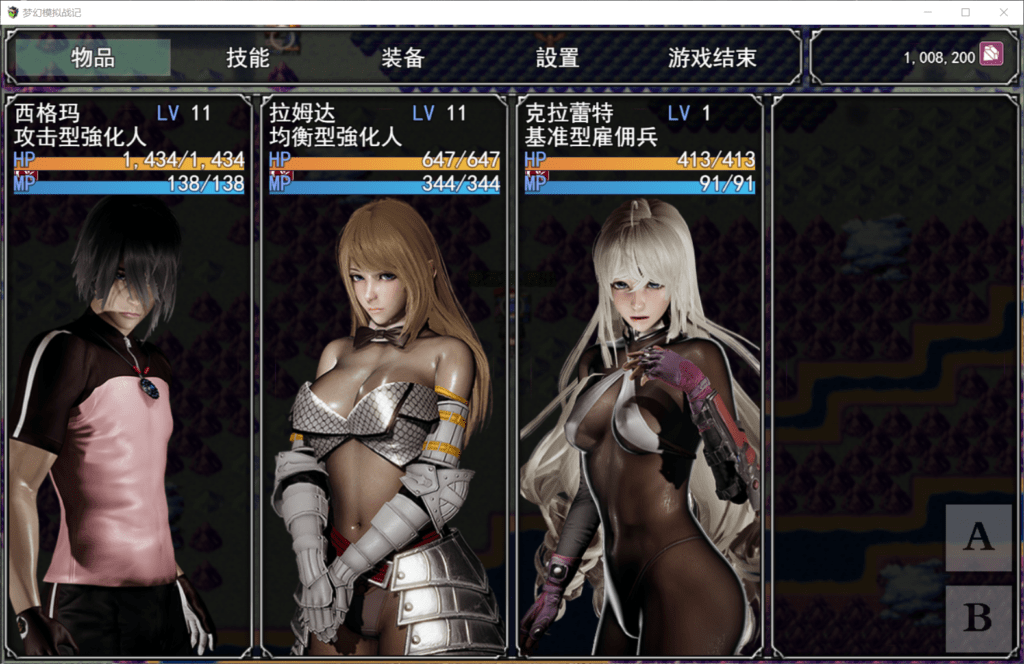The height and width of the screenshot is (664, 1024).
Task: Tap the on-screen B button
Action: click(x=978, y=618)
